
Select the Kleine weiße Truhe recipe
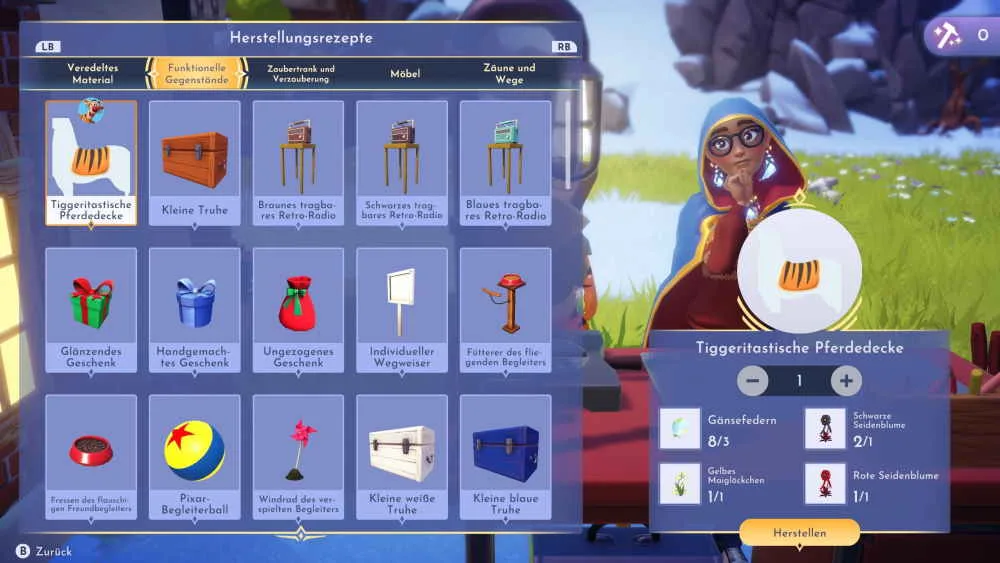402,456
